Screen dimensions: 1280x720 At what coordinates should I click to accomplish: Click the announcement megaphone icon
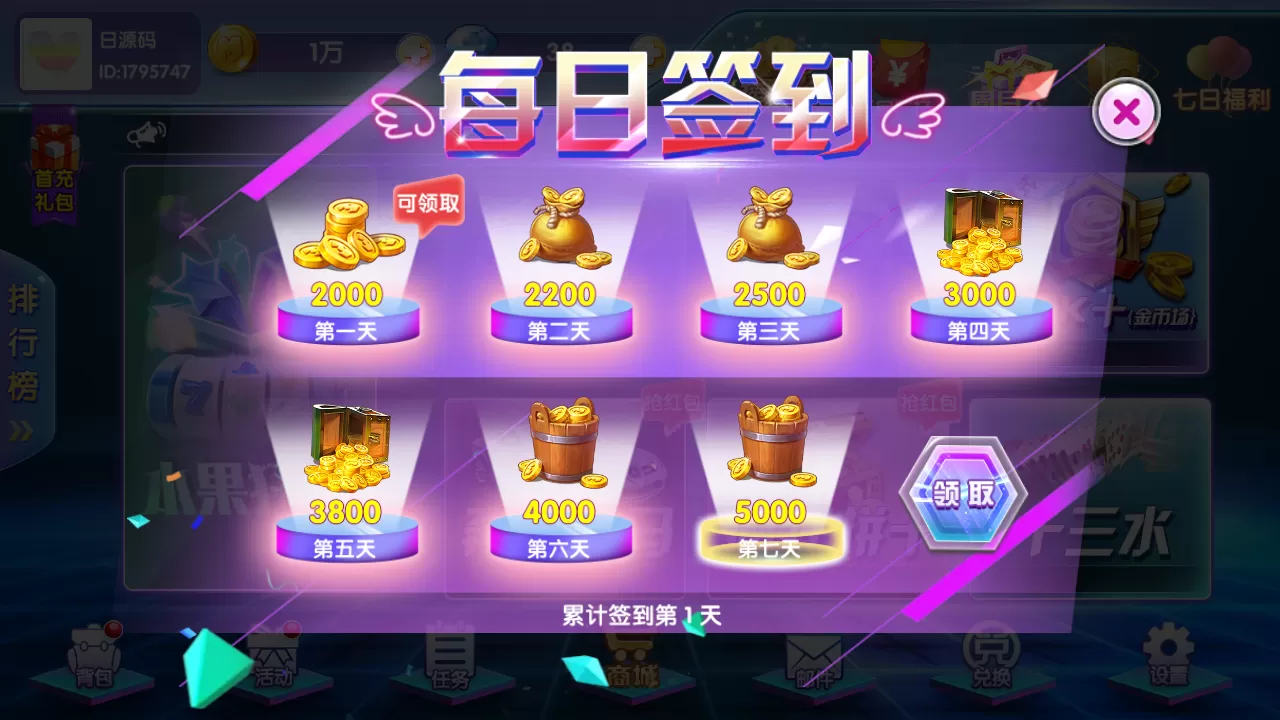pos(148,131)
